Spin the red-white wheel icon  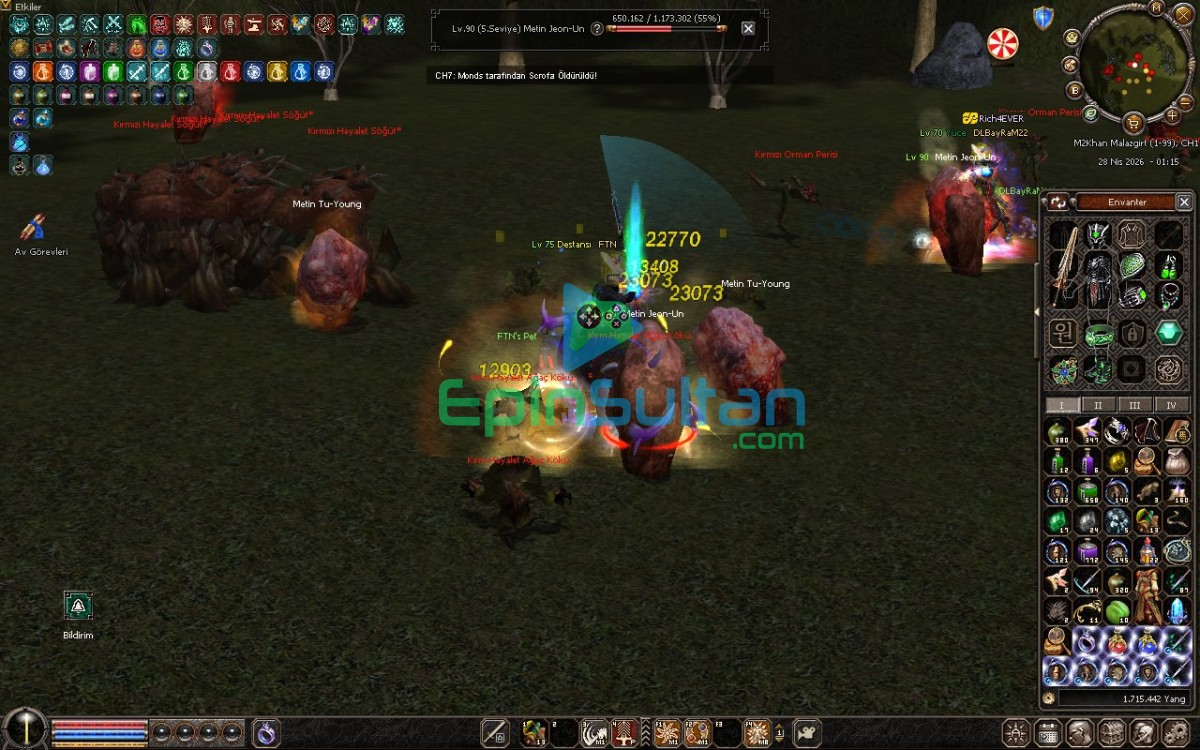click(x=1002, y=43)
